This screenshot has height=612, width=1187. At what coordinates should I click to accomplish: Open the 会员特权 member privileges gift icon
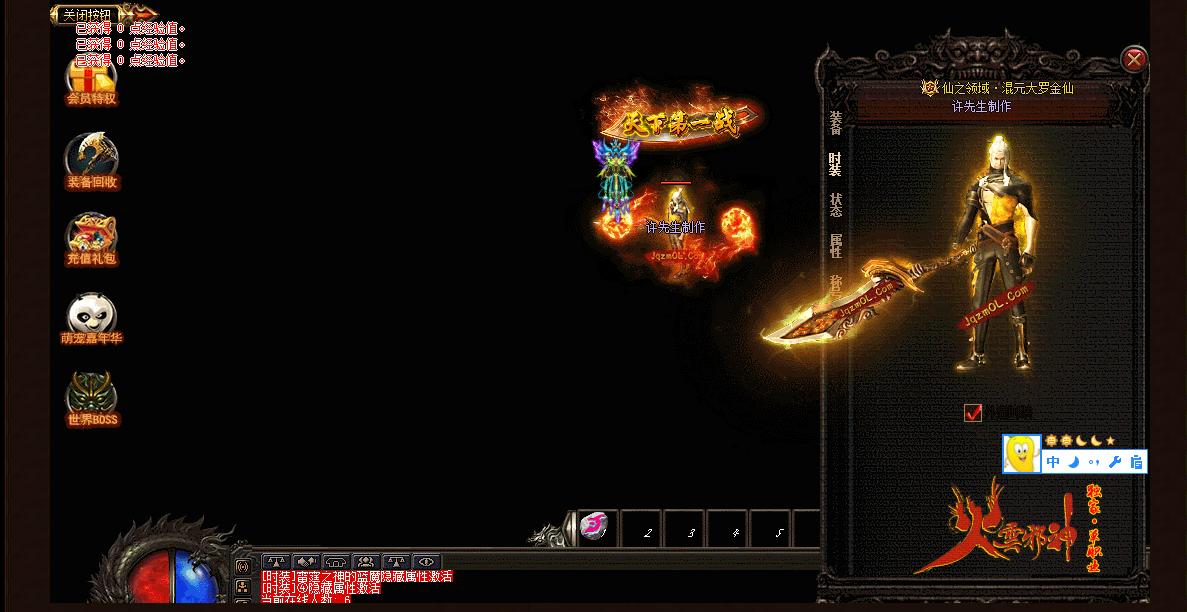tap(92, 78)
